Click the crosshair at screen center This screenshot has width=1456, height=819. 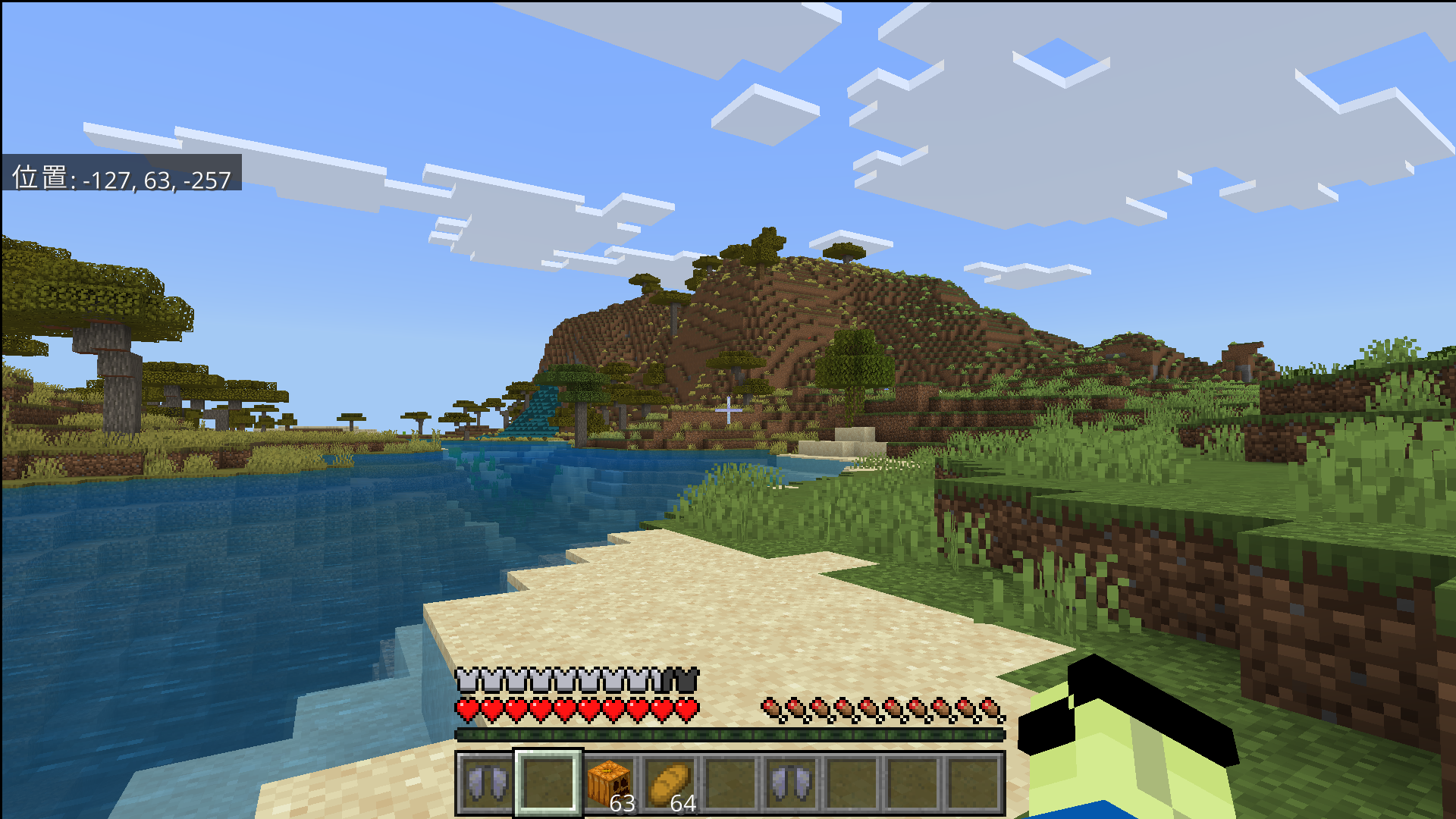(728, 409)
